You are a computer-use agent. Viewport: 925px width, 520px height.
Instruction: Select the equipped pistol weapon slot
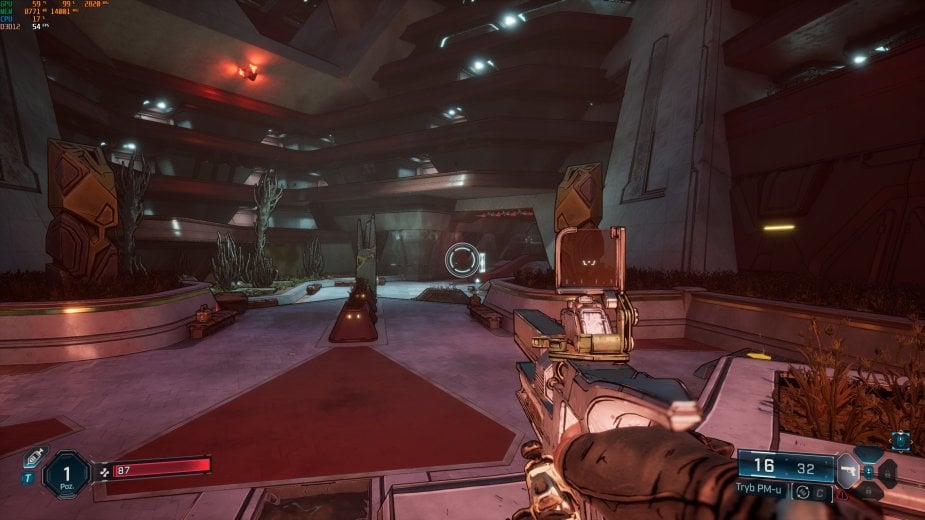[847, 468]
